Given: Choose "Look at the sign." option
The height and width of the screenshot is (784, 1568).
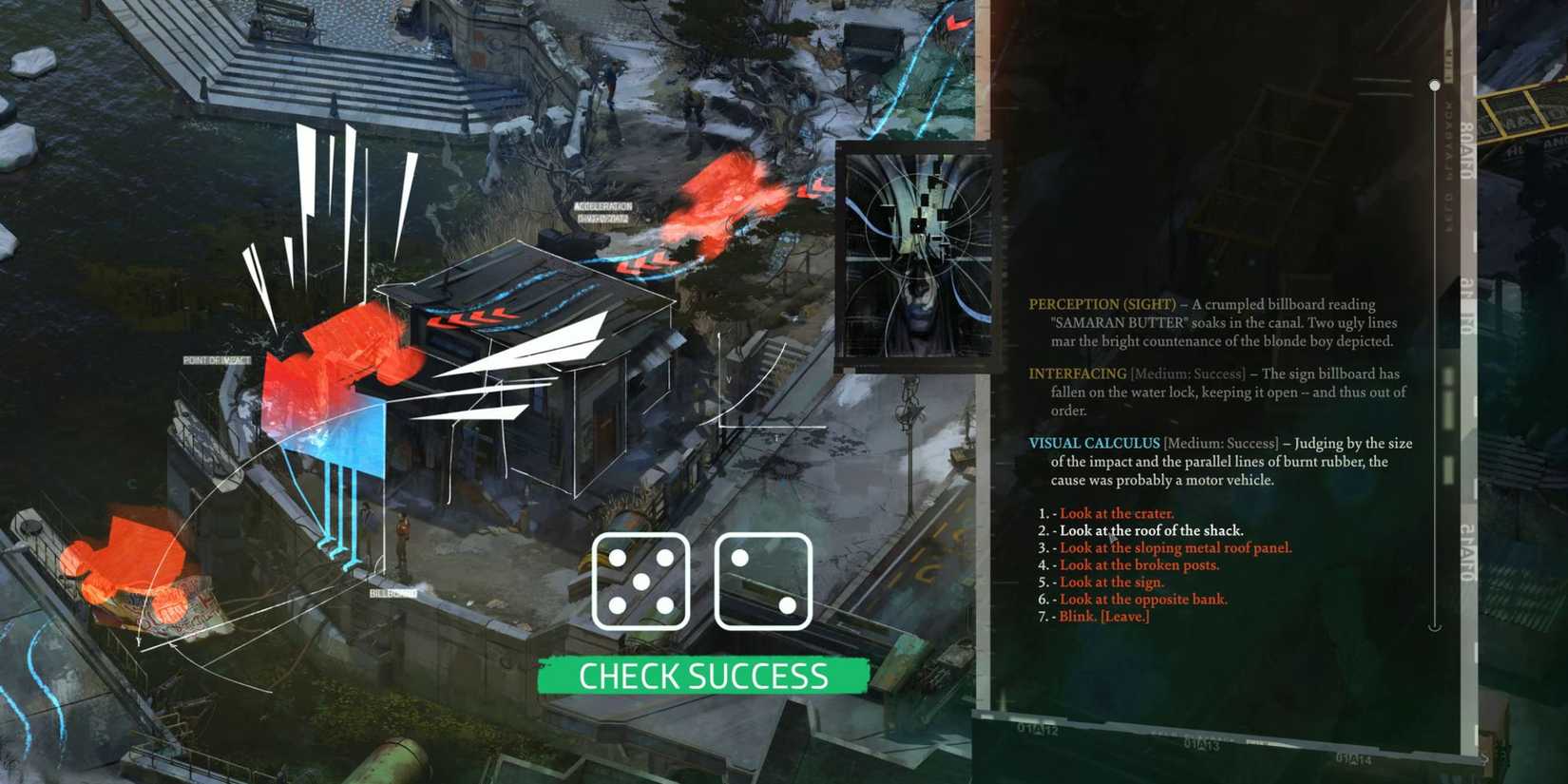Looking at the screenshot, I should pos(1109,582).
